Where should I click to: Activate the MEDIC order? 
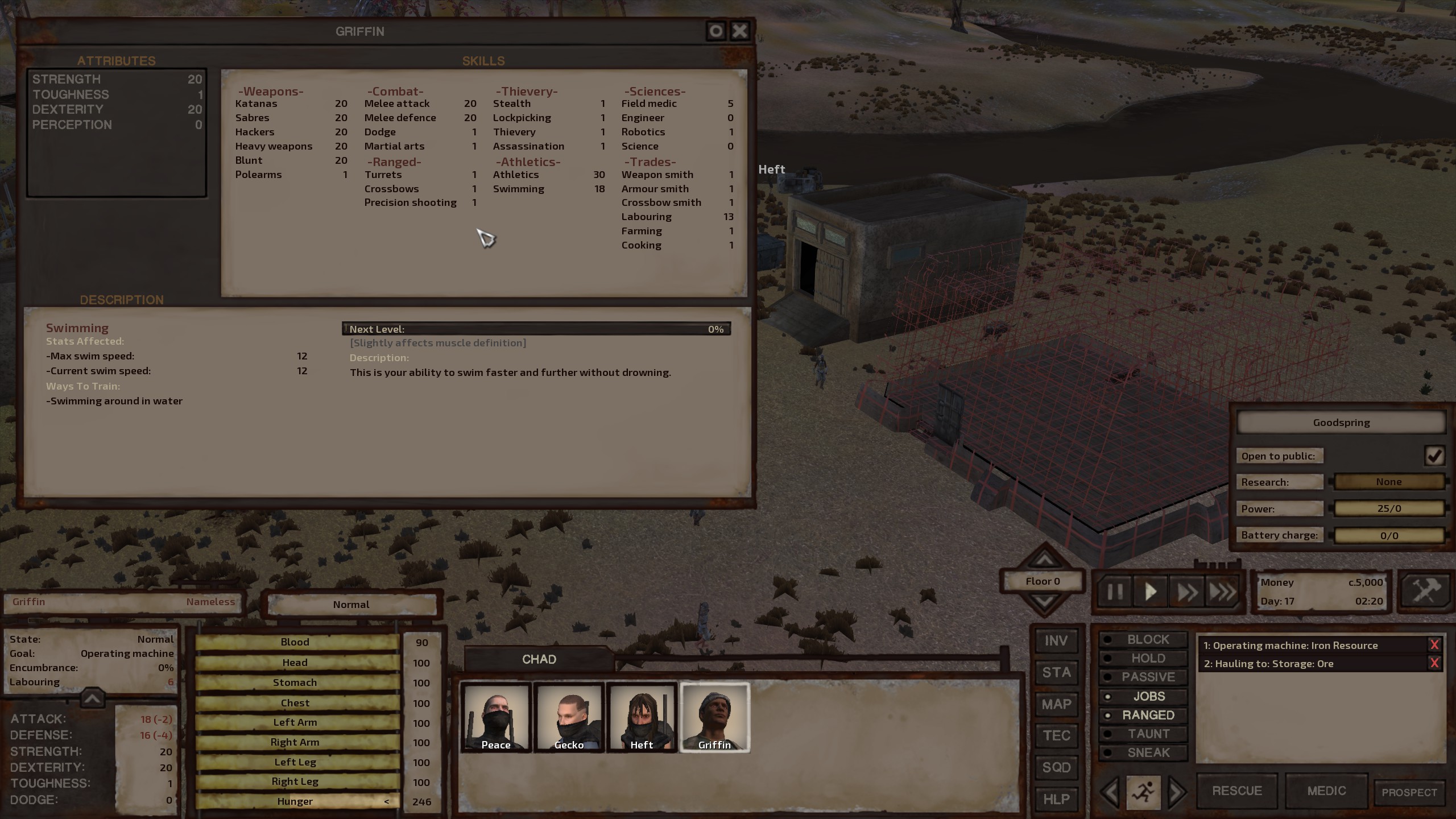1326,791
